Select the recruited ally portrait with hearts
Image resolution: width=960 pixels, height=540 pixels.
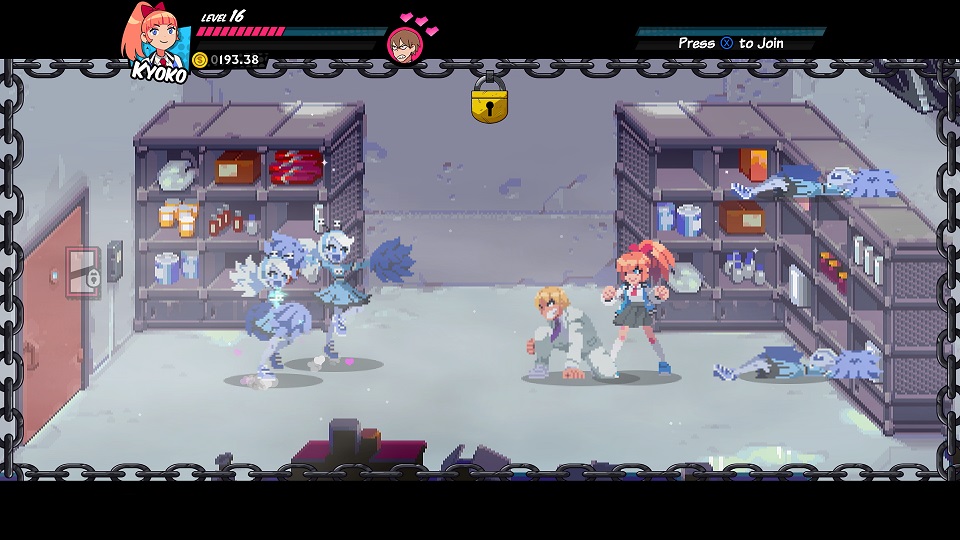pos(403,45)
